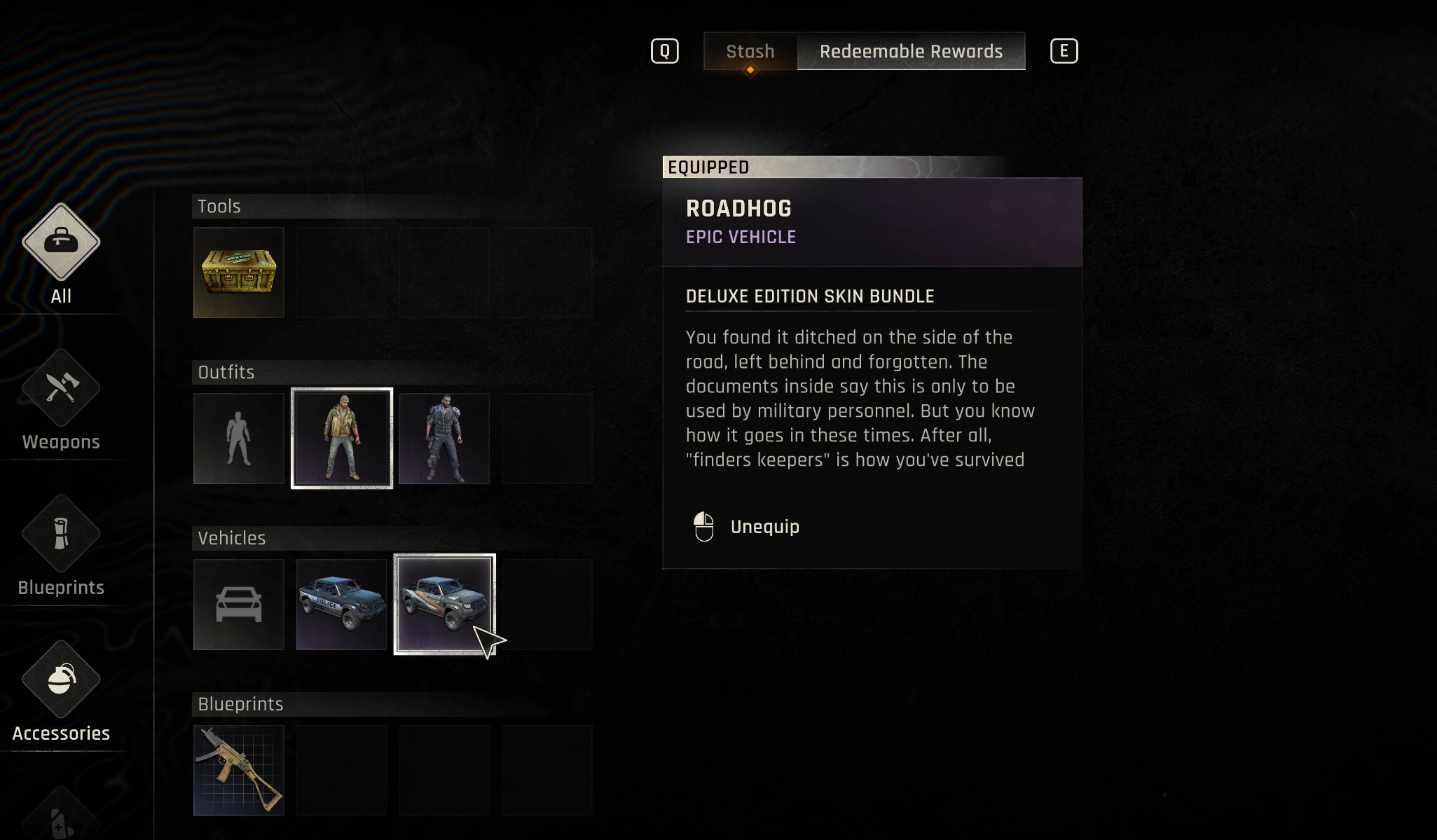Open the Redeemable Rewards tab
This screenshot has width=1437, height=840.
911,51
